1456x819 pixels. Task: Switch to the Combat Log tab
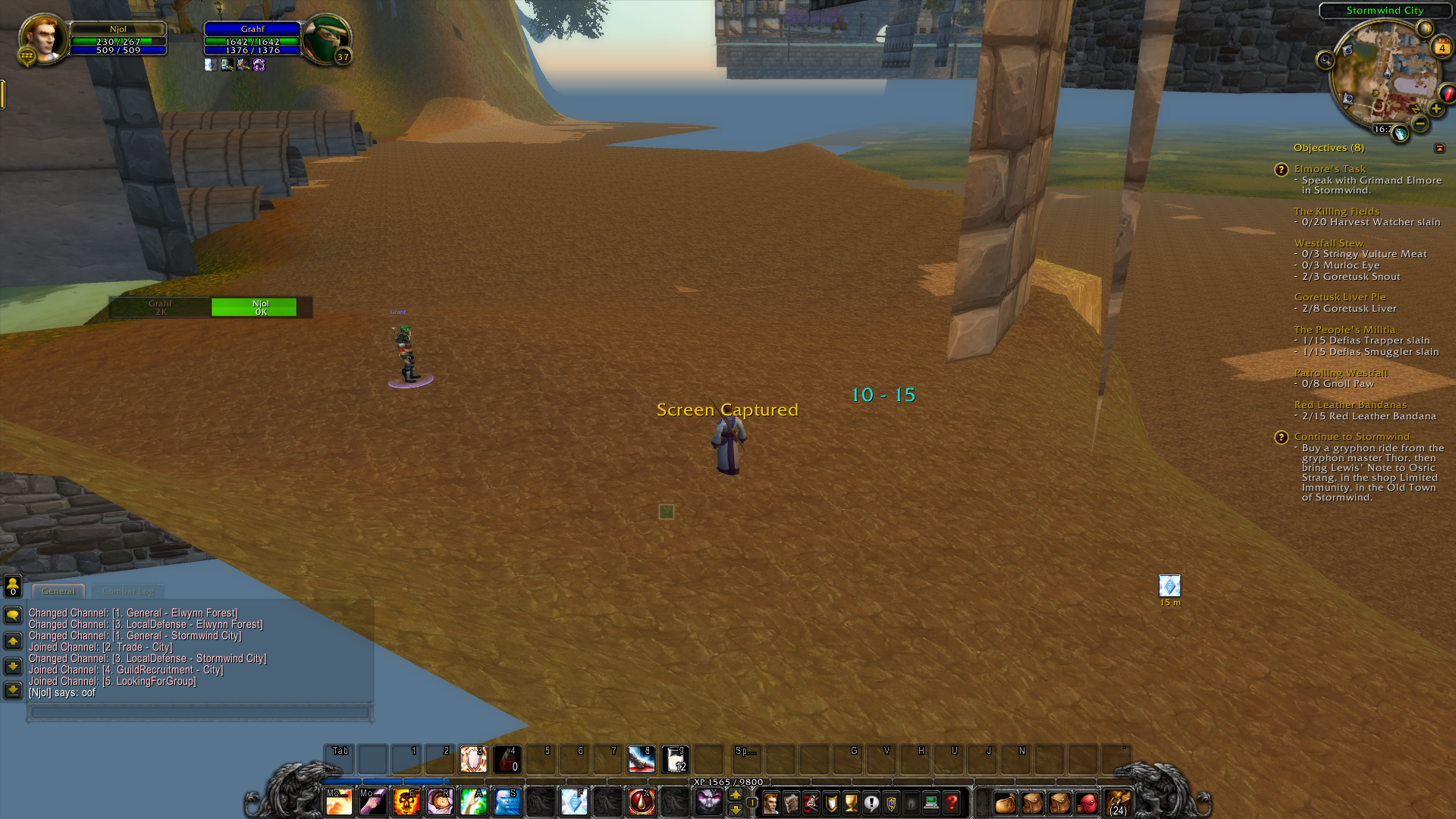[127, 591]
